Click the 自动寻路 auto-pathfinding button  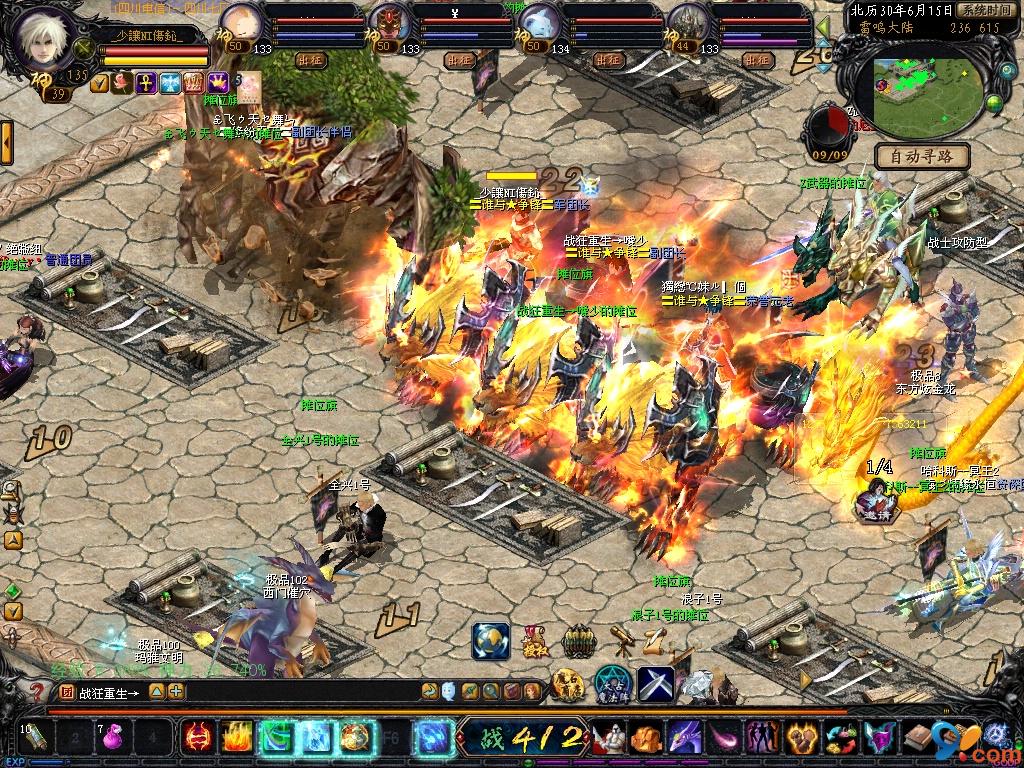(x=922, y=156)
